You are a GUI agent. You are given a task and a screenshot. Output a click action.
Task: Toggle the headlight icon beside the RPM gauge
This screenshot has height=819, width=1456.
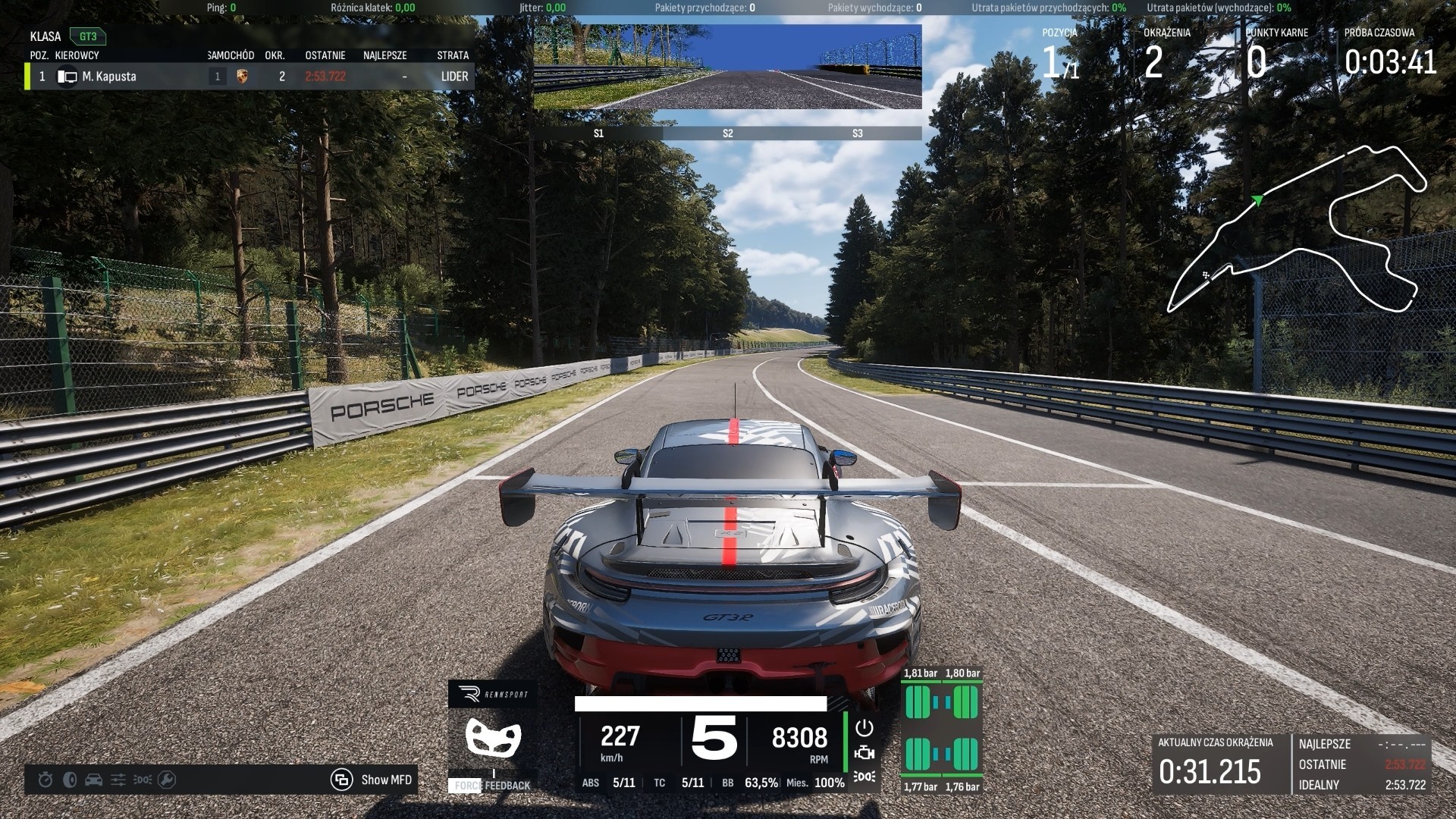(864, 777)
